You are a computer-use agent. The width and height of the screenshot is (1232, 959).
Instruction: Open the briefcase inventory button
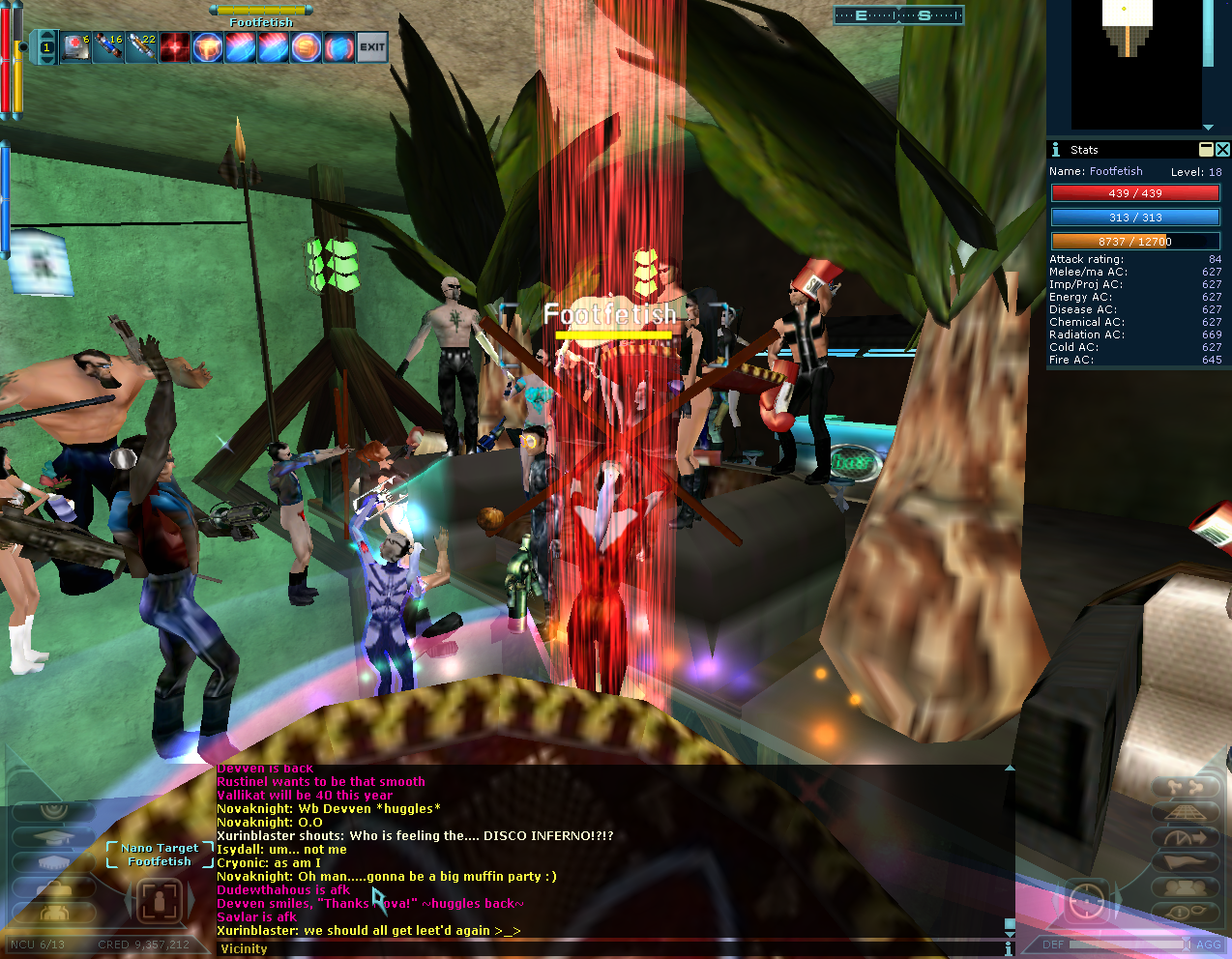(54, 888)
